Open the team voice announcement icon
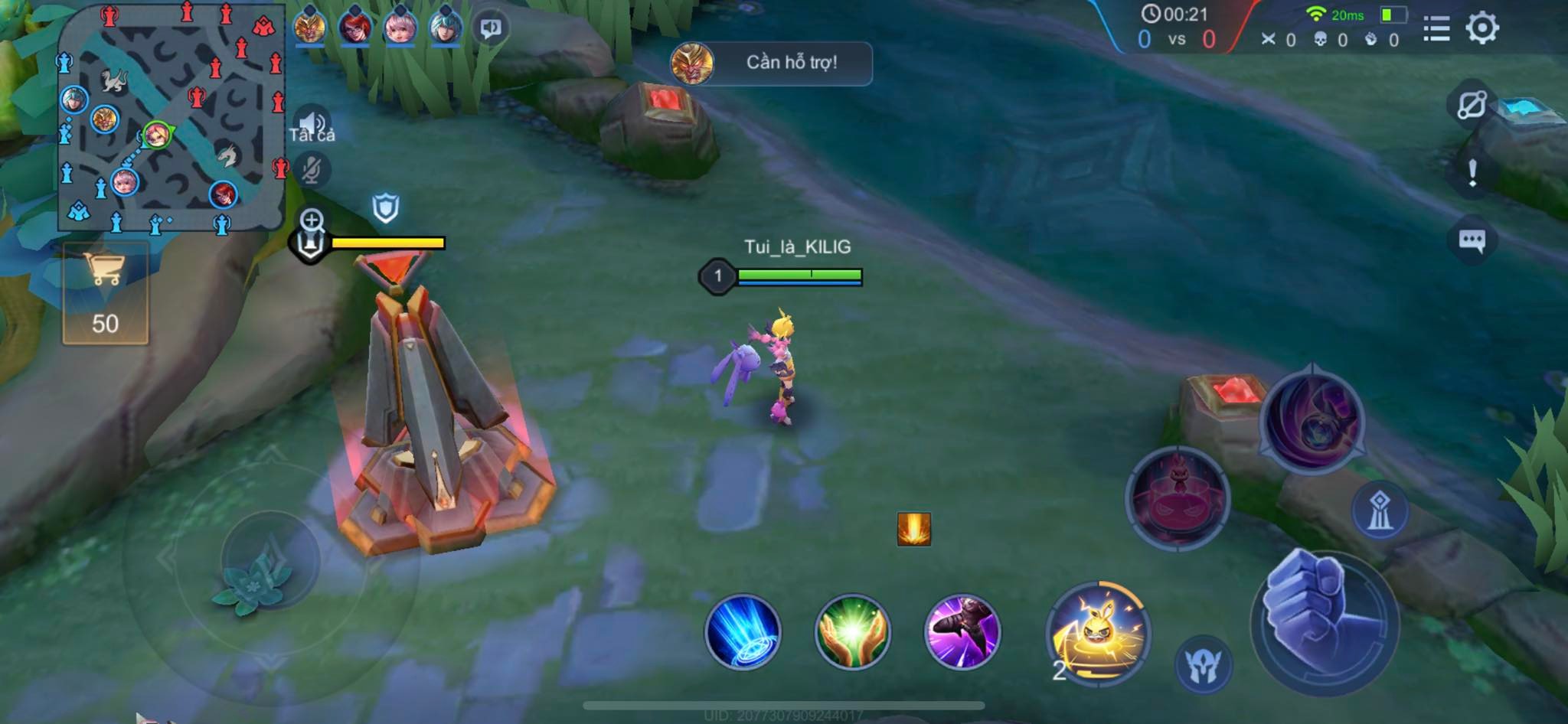Viewport: 1568px width, 724px height. 490,28
